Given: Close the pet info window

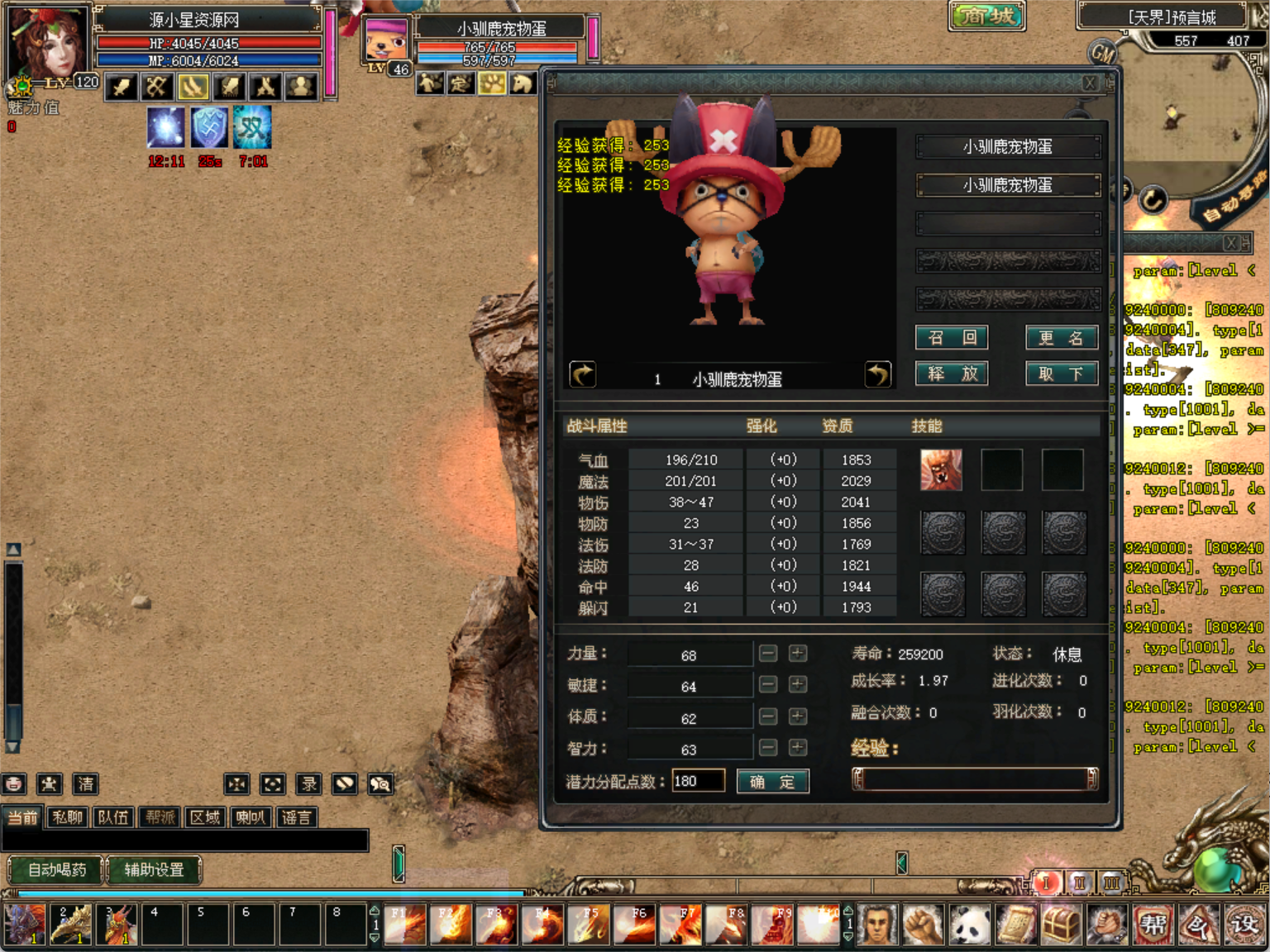Looking at the screenshot, I should pos(1090,83).
